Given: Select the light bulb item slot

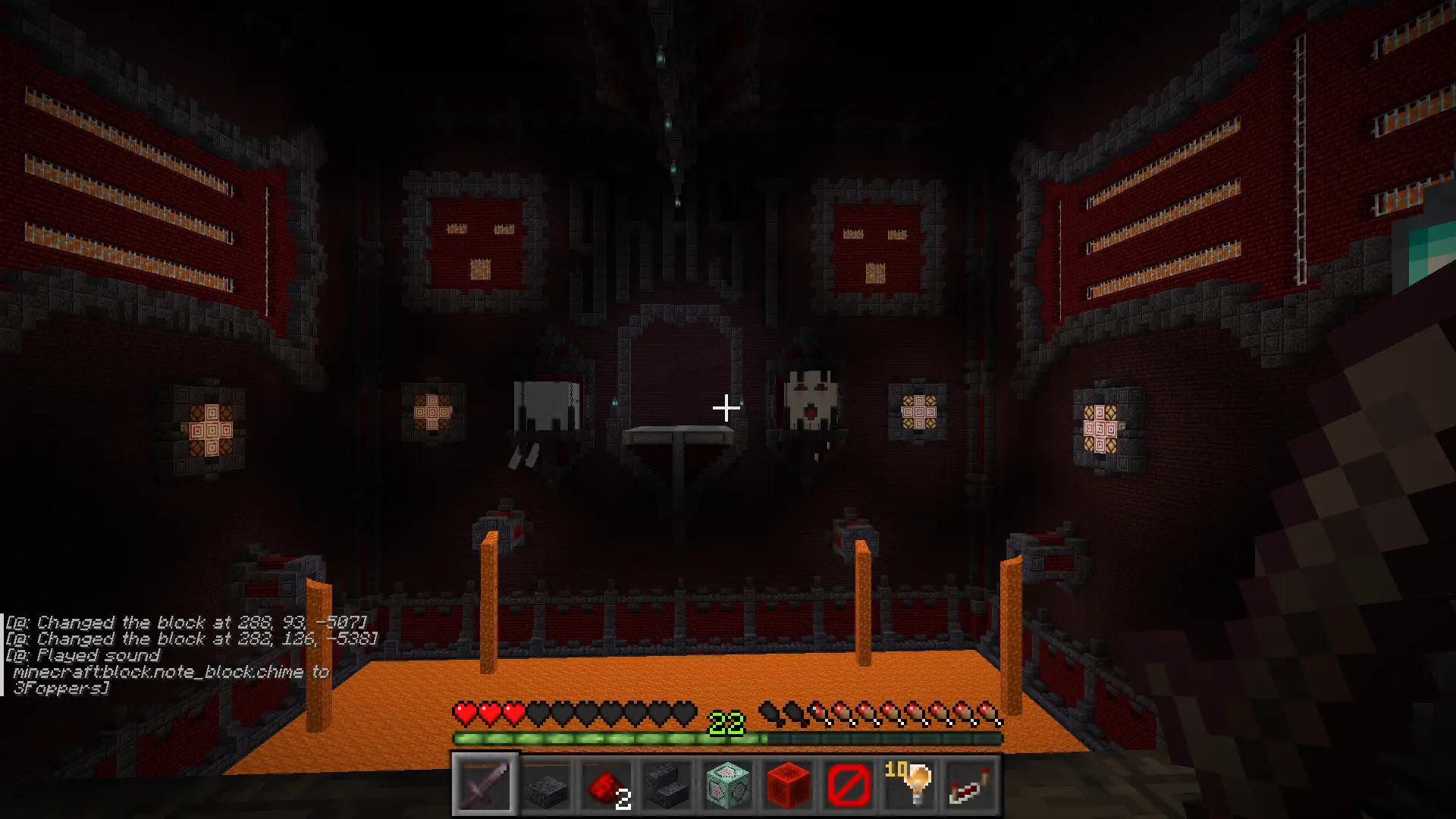Looking at the screenshot, I should click(x=910, y=784).
